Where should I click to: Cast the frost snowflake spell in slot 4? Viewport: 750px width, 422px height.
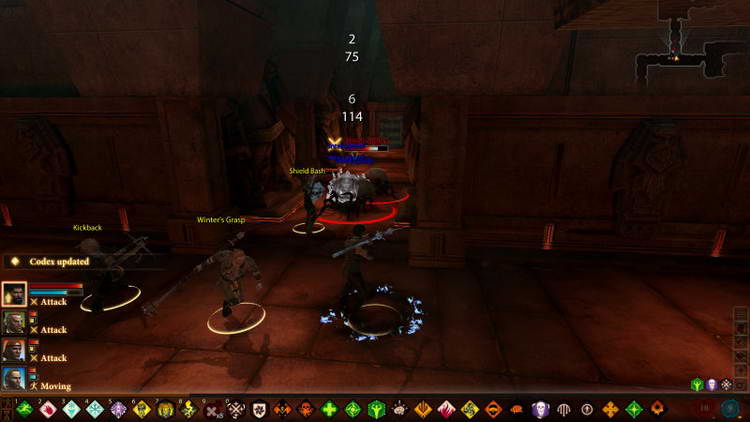(95, 409)
